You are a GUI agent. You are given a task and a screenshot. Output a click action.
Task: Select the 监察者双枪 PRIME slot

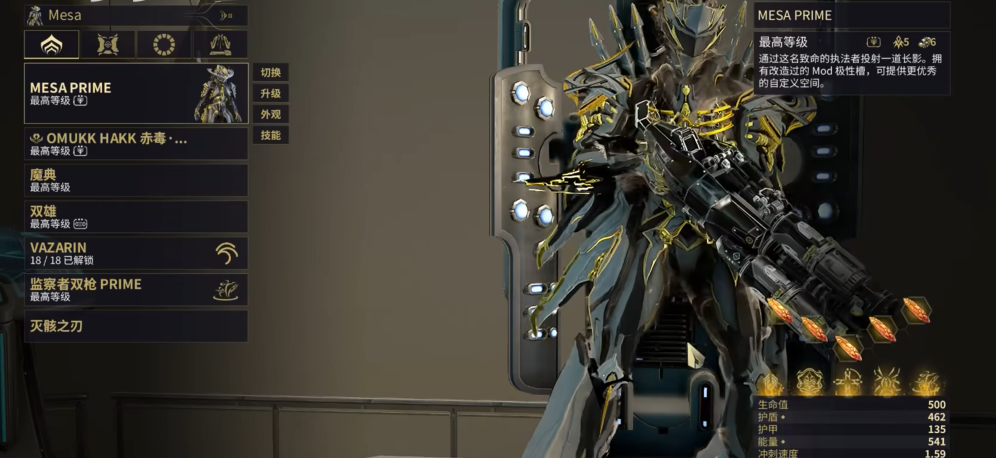point(135,289)
